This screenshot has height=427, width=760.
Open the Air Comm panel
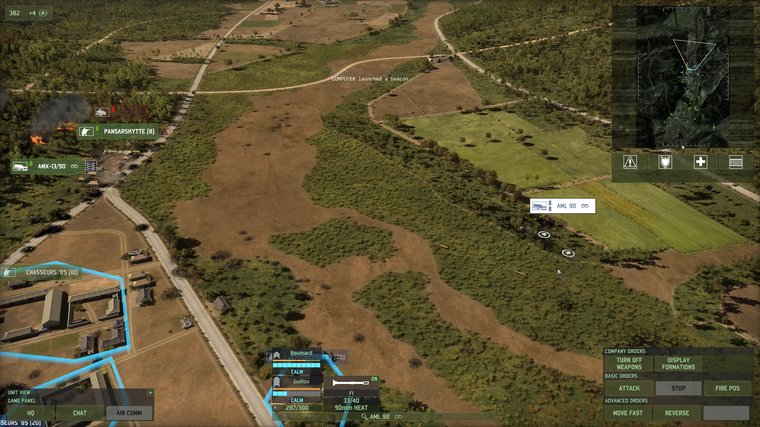130,412
